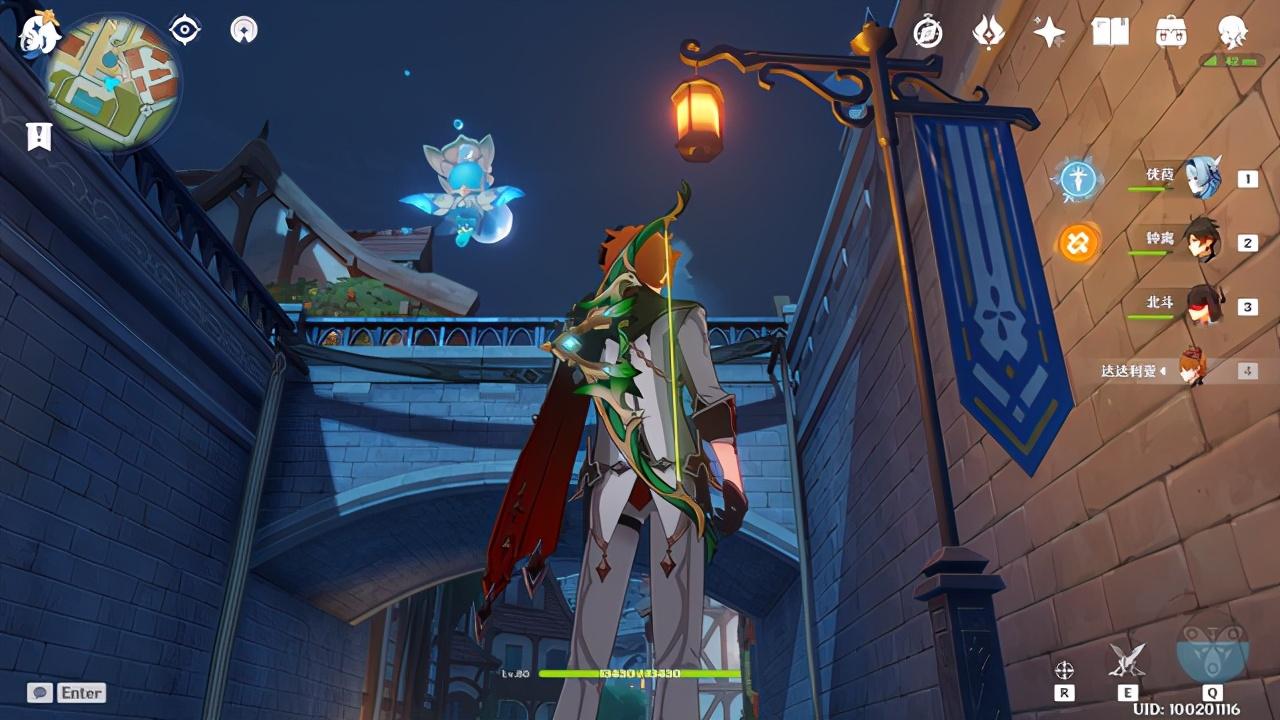Switch to party member 钟离
The width and height of the screenshot is (1280, 720).
pos(1200,242)
